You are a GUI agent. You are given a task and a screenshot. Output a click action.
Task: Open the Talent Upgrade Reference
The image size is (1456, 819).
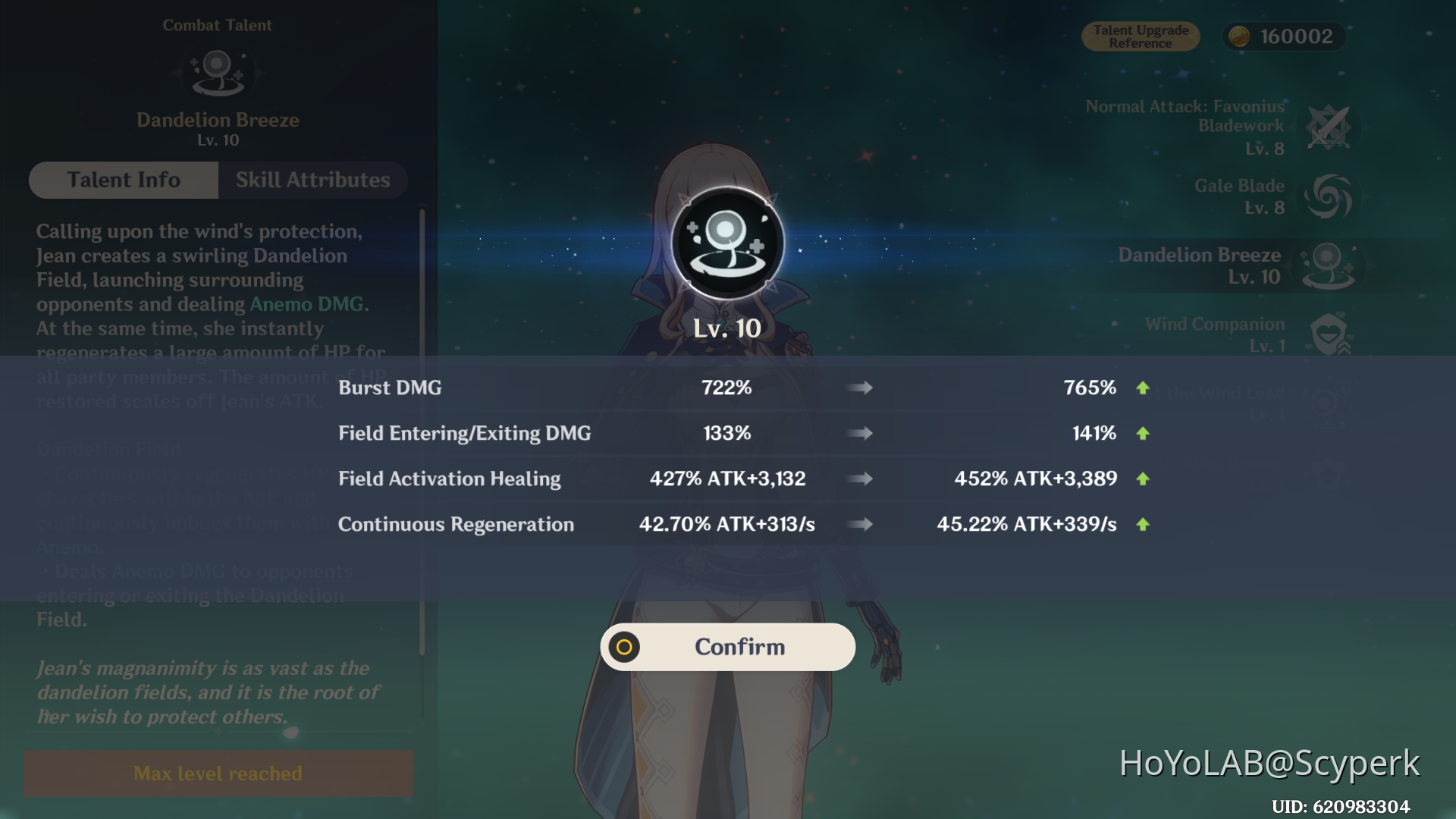1141,36
